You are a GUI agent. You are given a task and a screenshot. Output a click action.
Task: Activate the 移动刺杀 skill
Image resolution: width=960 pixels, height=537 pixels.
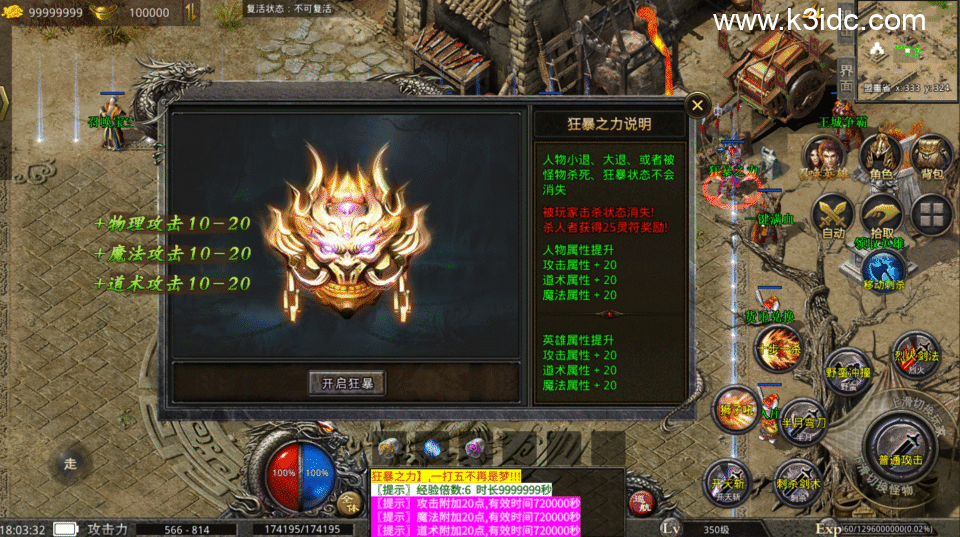[x=883, y=268]
